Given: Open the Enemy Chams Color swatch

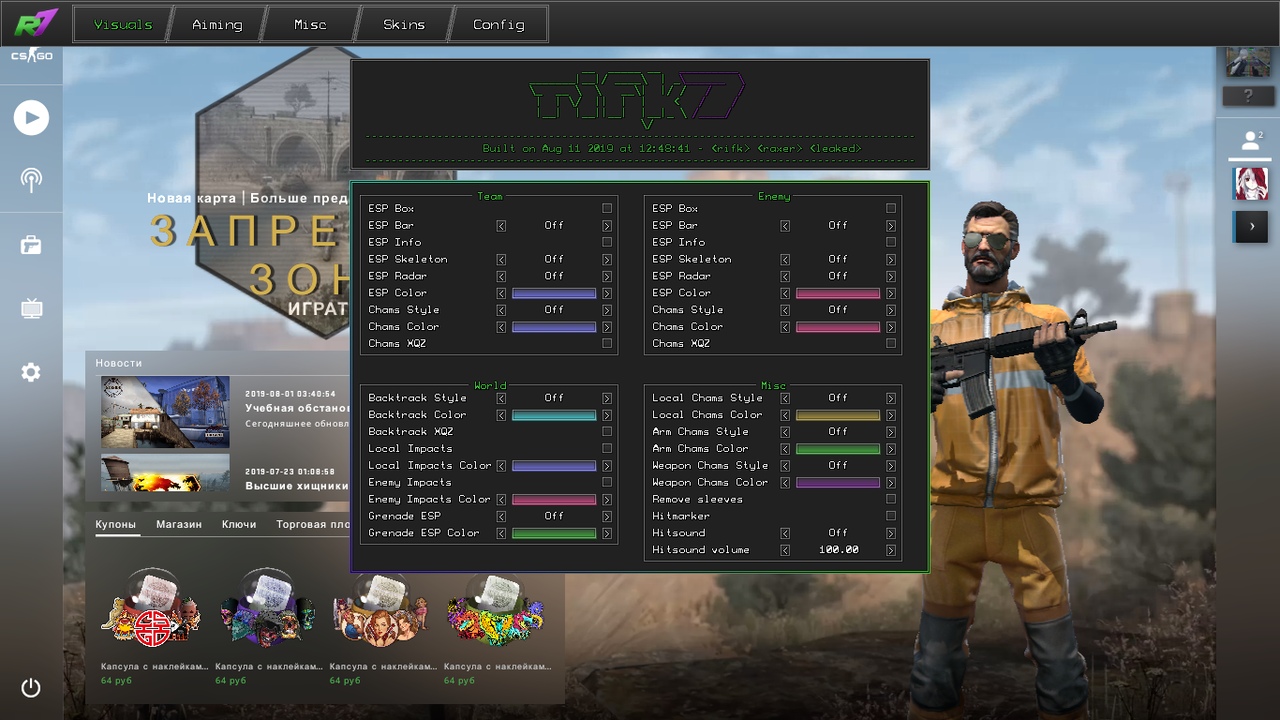Looking at the screenshot, I should [x=838, y=327].
